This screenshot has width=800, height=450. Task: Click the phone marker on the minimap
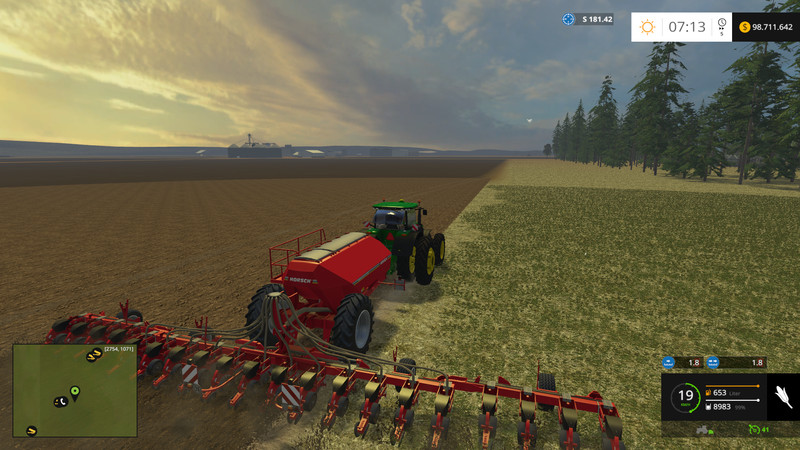point(60,401)
